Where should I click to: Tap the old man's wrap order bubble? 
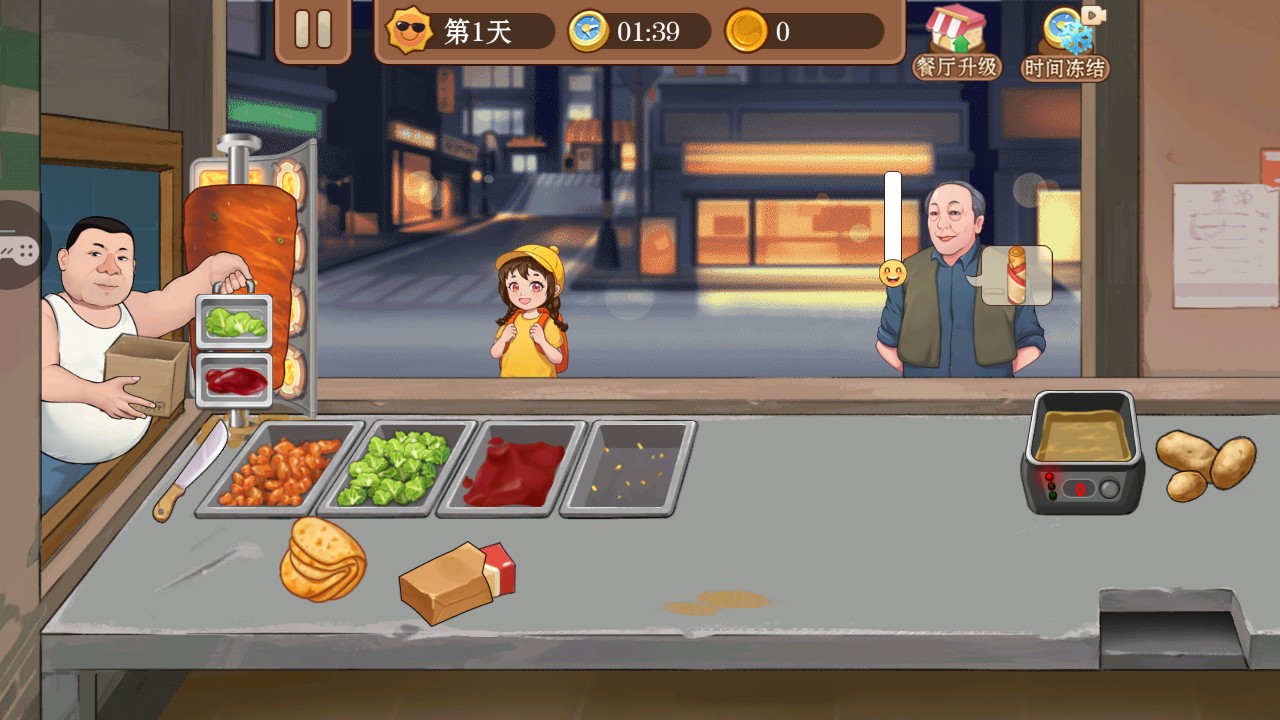[x=1016, y=275]
